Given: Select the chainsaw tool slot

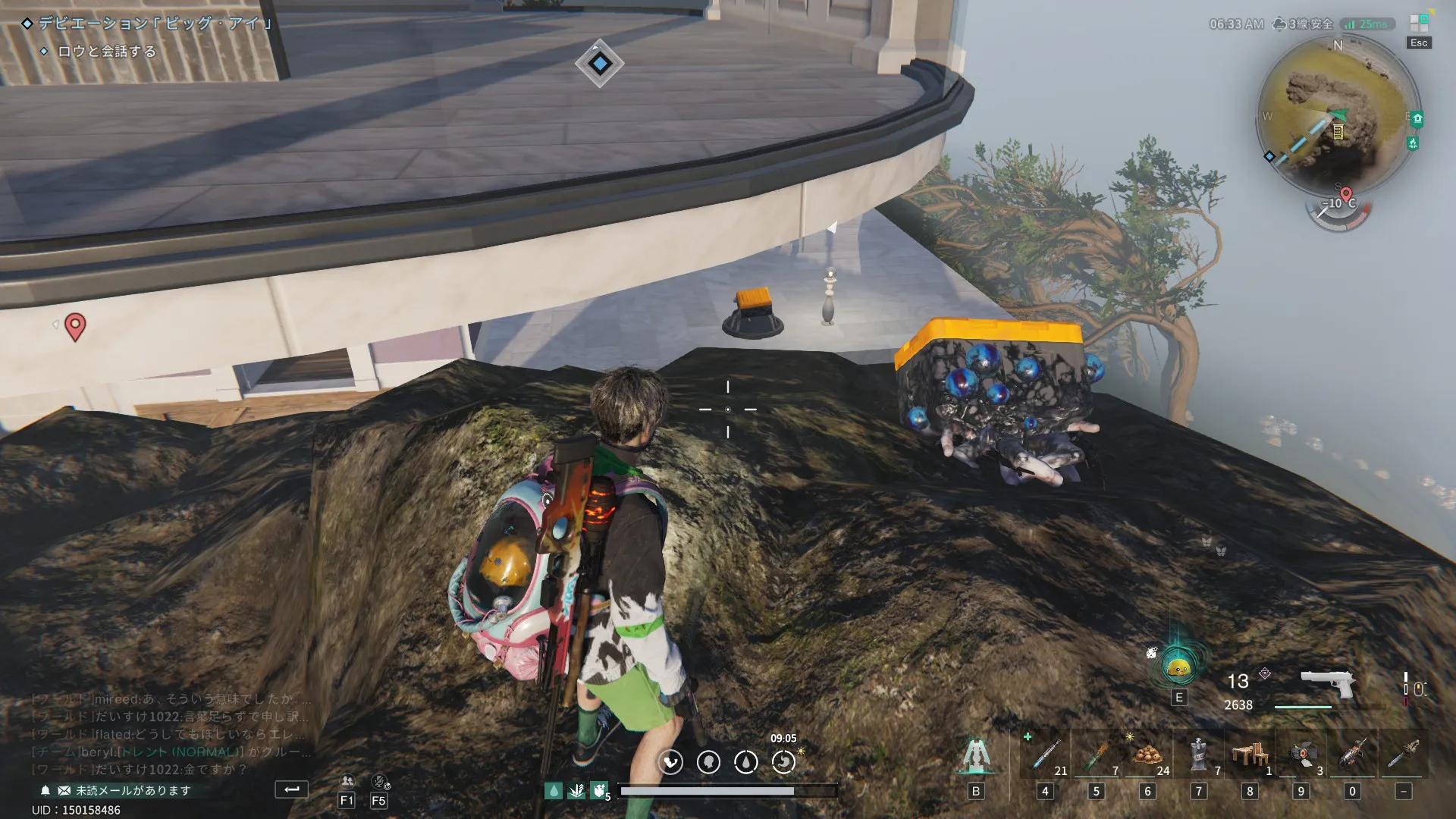Looking at the screenshot, I should pos(1403,755).
